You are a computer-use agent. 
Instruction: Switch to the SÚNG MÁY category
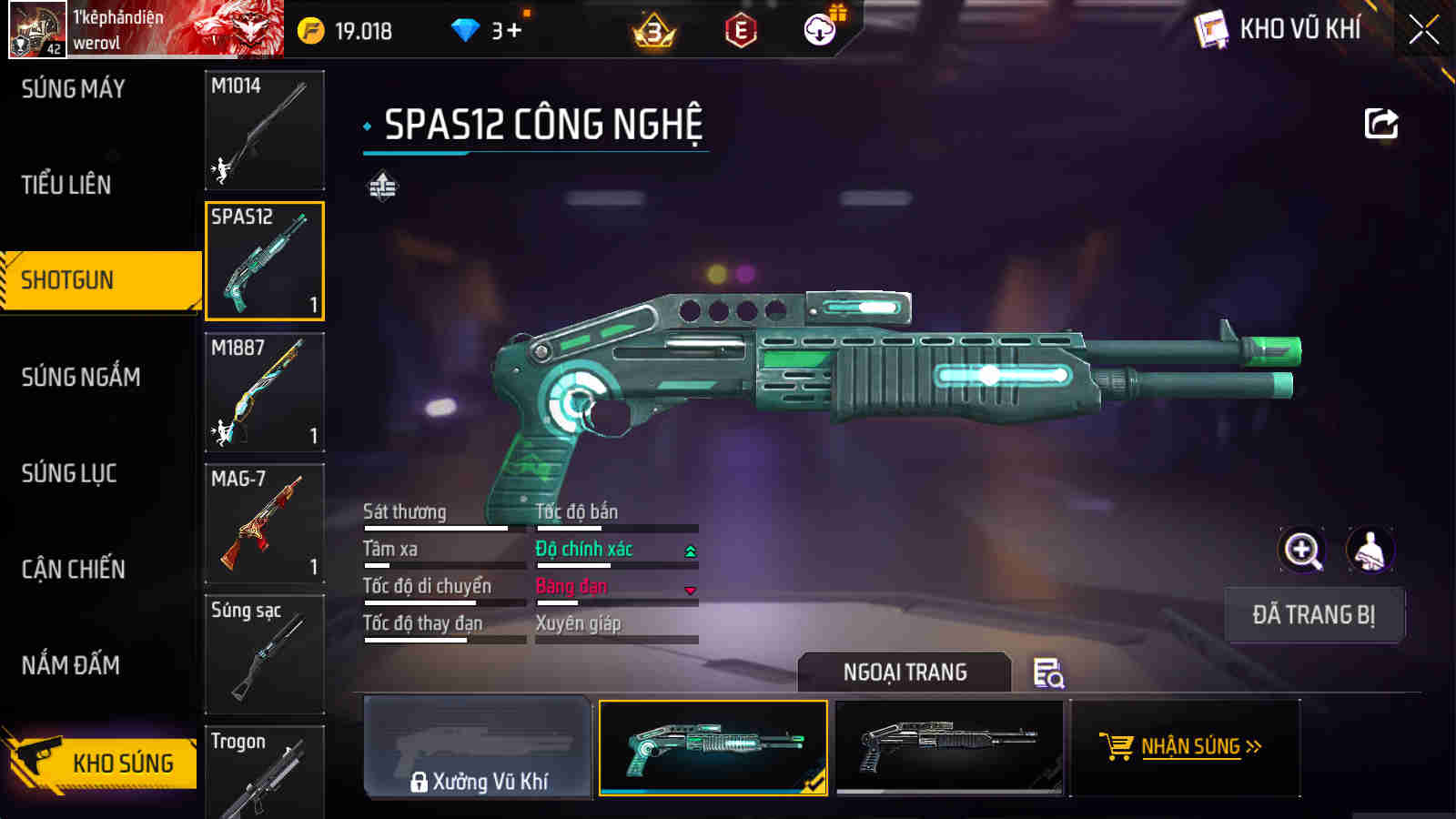click(x=74, y=89)
